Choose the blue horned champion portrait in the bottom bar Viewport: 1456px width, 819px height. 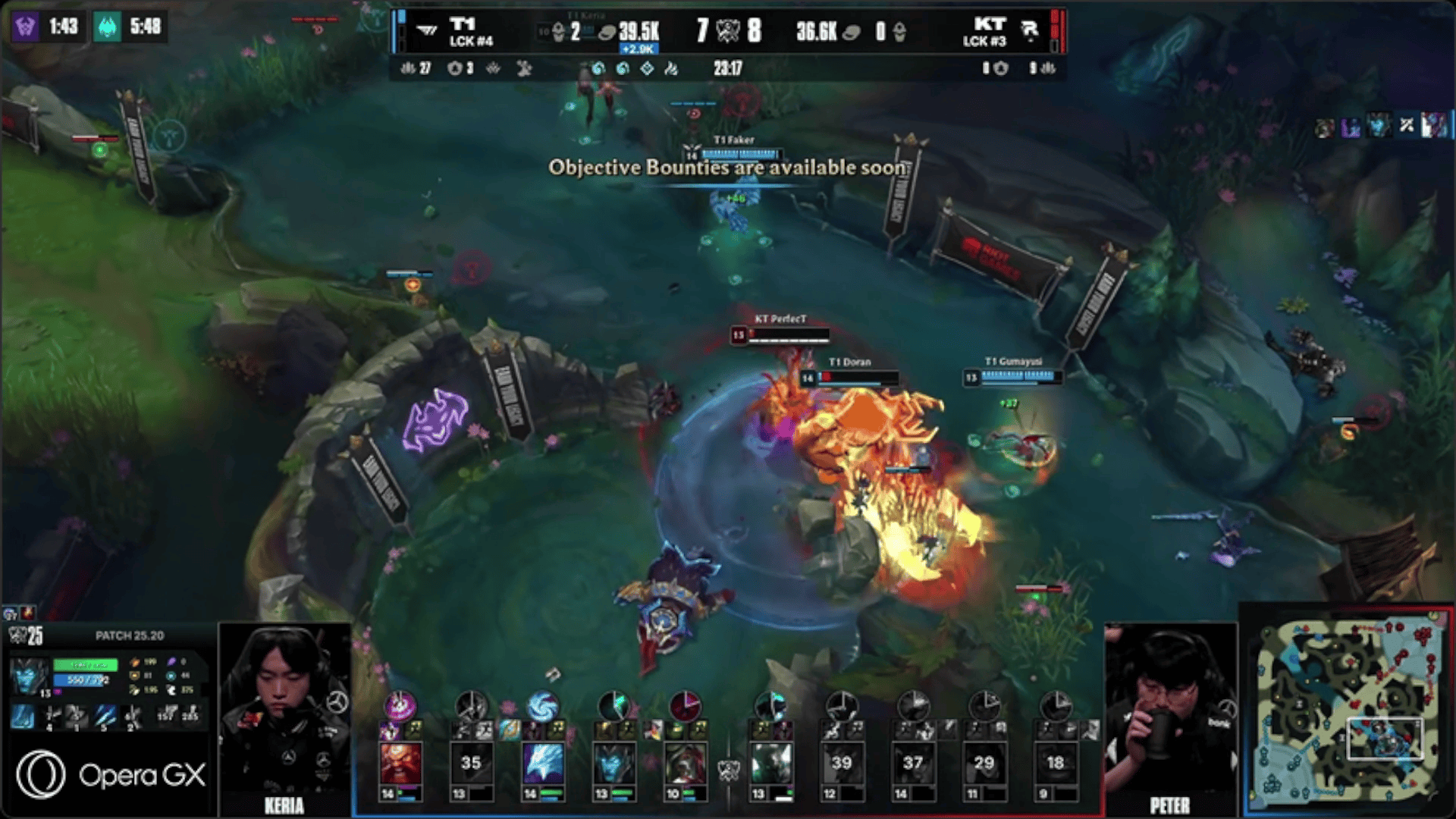point(613,763)
